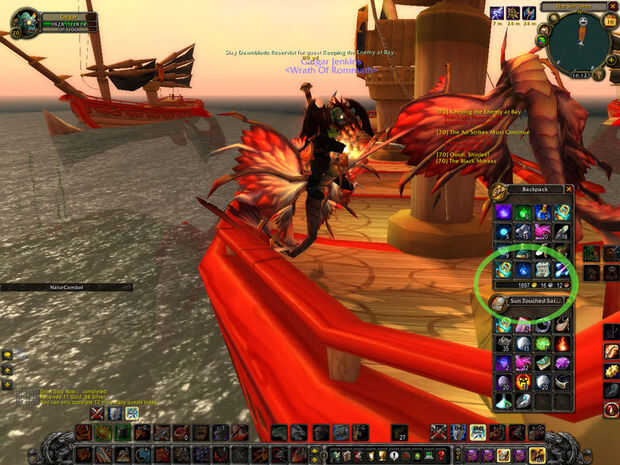Click the yellow flame item in the lower bag
620x465 pixels.
[522, 382]
